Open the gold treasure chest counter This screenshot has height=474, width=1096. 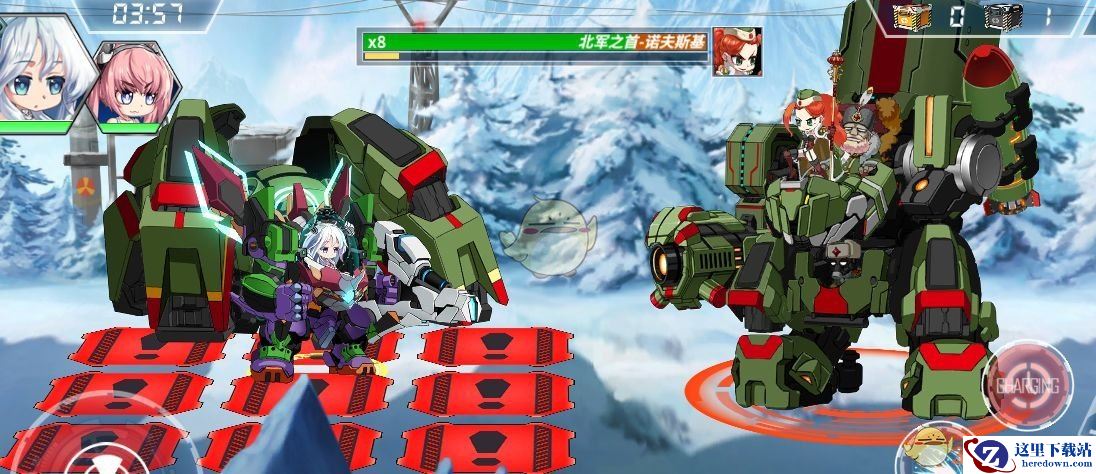click(x=911, y=17)
